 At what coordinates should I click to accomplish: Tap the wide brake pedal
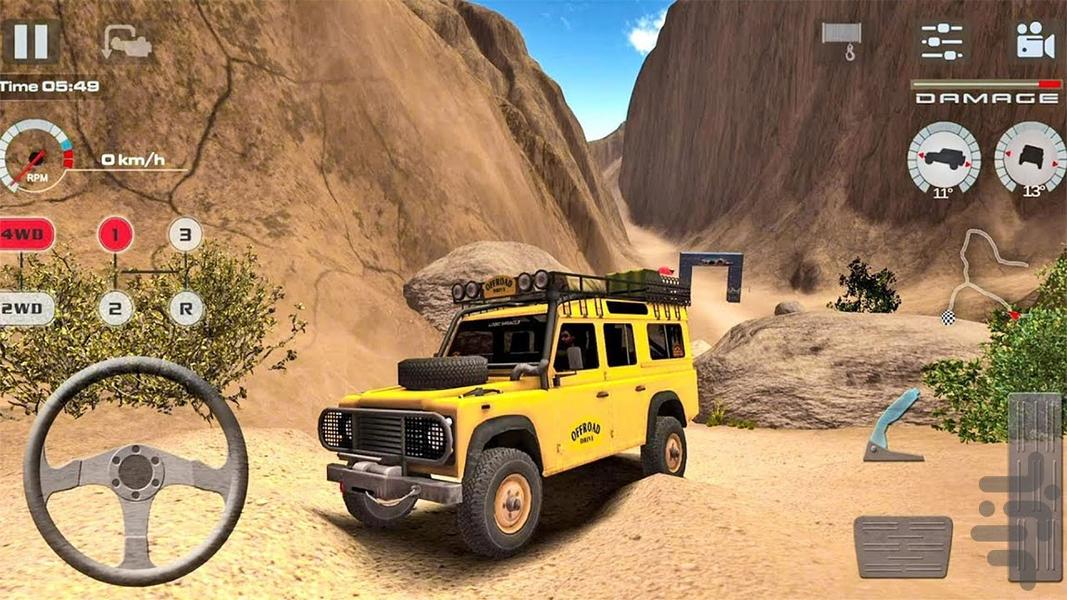[903, 546]
